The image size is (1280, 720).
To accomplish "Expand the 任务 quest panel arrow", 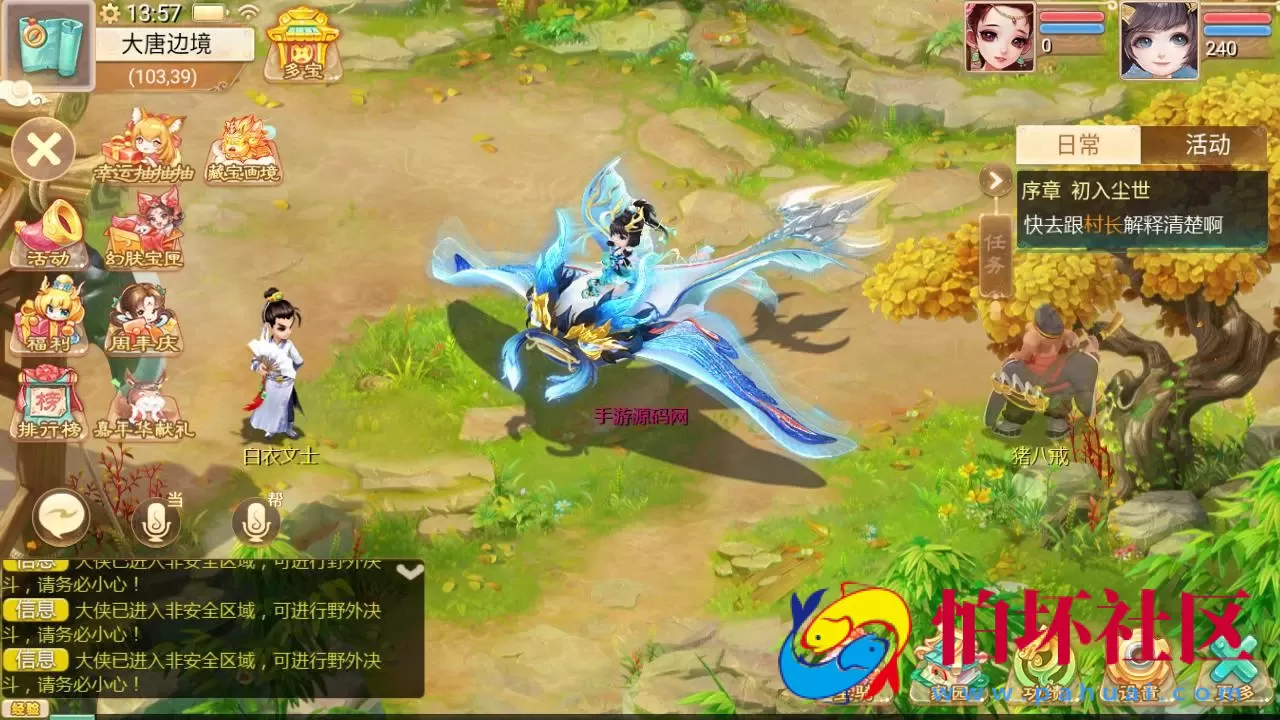I will [994, 180].
